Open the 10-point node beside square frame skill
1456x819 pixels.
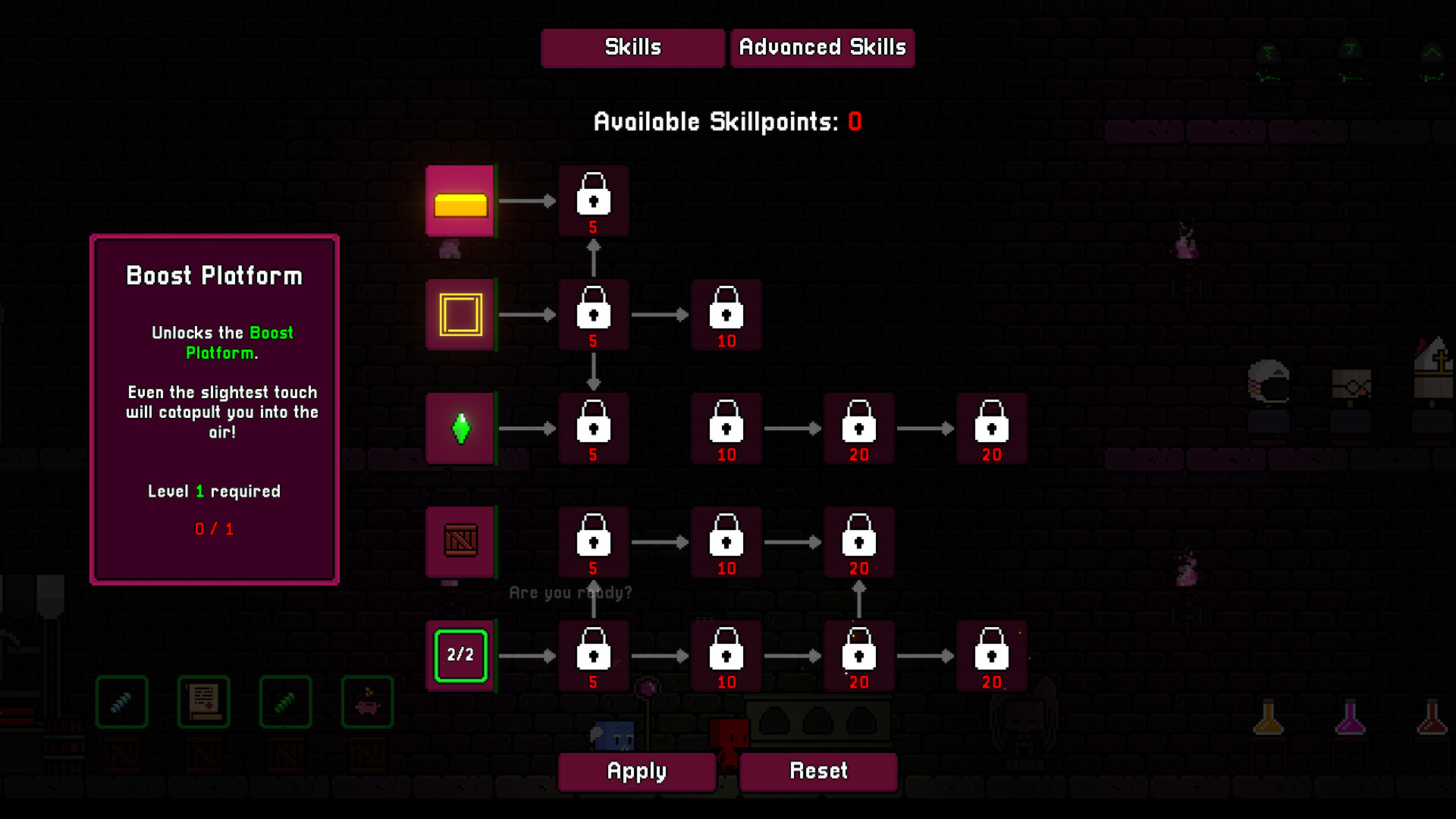pyautogui.click(x=726, y=314)
